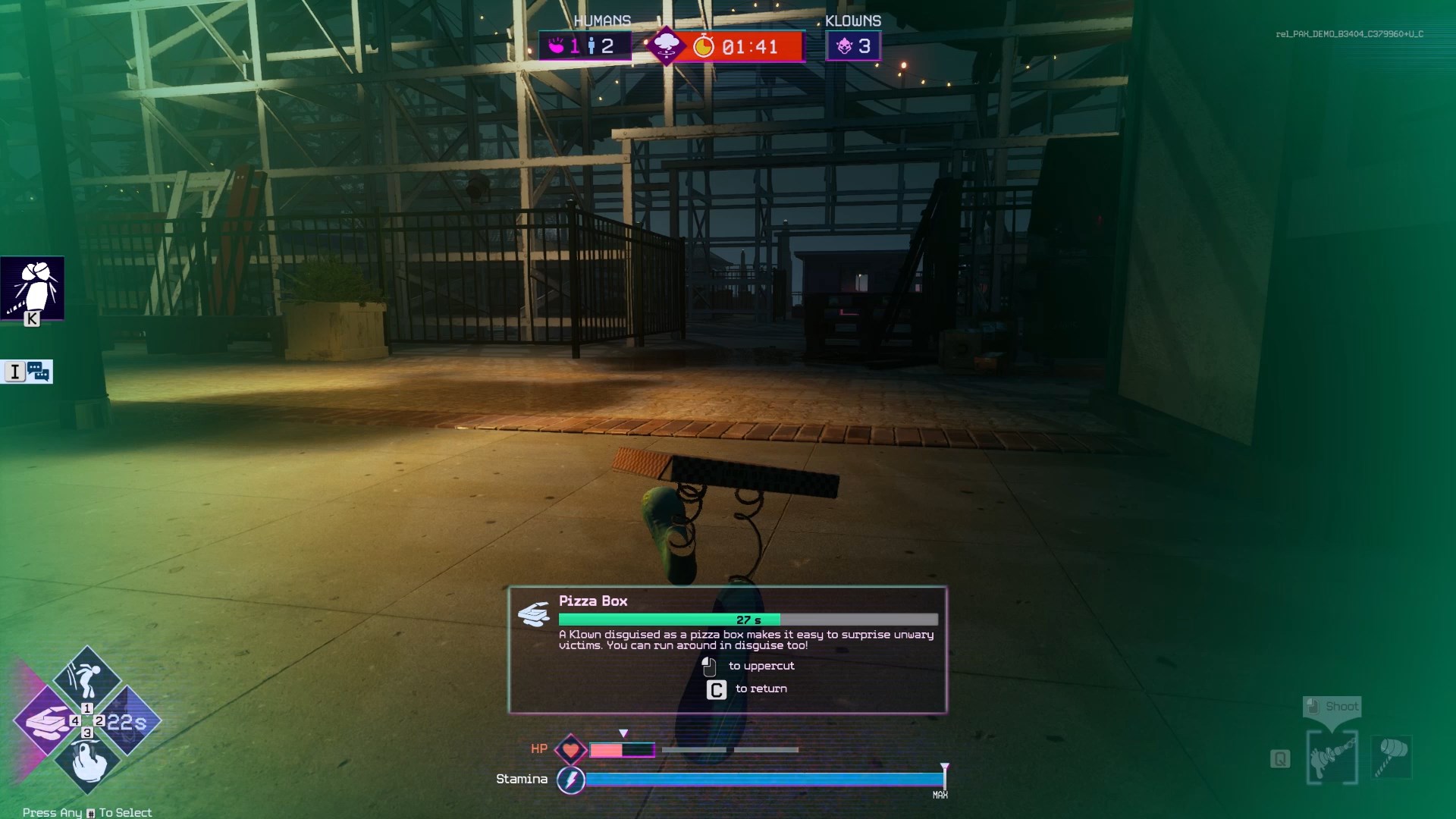
Task: Switch to the striped mallet weapon
Action: click(x=1392, y=757)
